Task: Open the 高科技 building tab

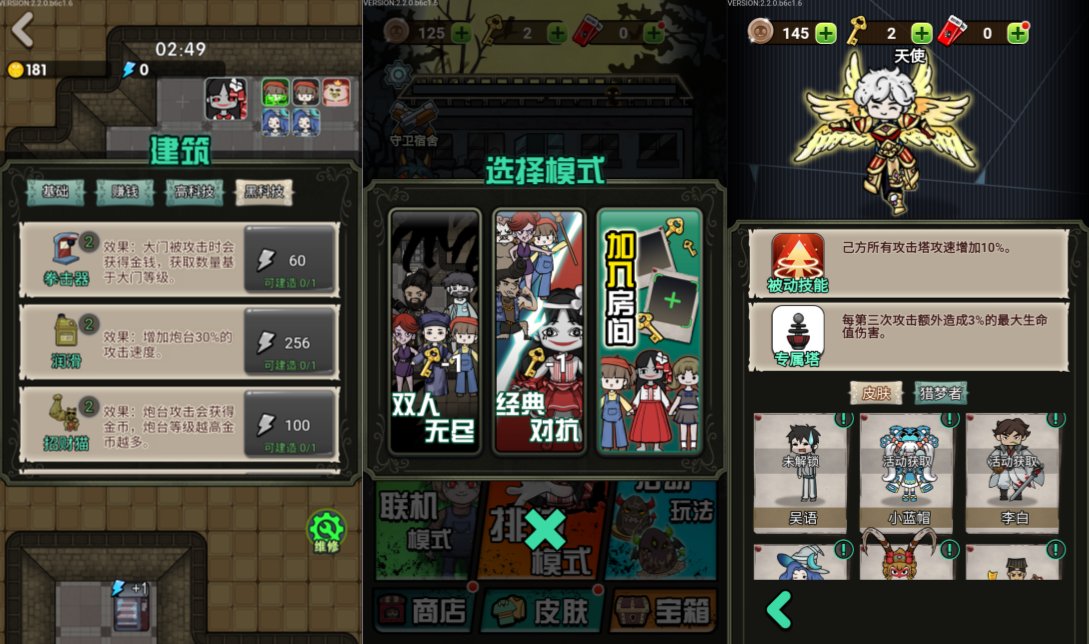Action: (194, 192)
